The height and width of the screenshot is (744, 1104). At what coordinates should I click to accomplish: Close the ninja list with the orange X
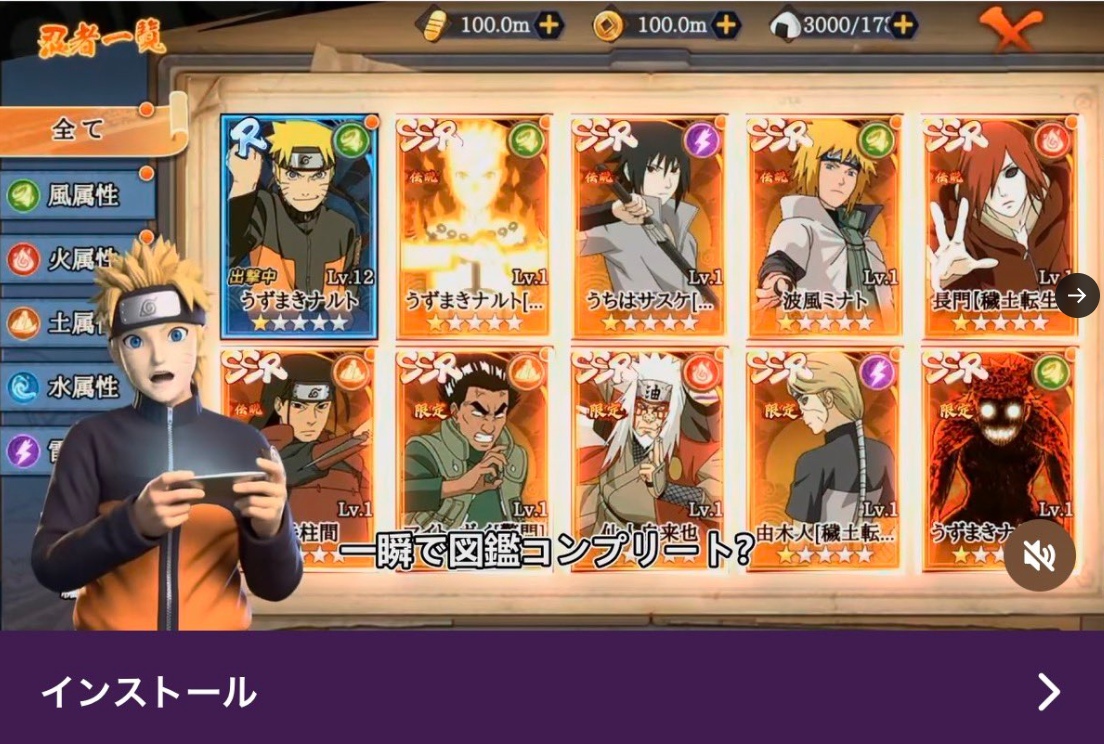[1010, 30]
